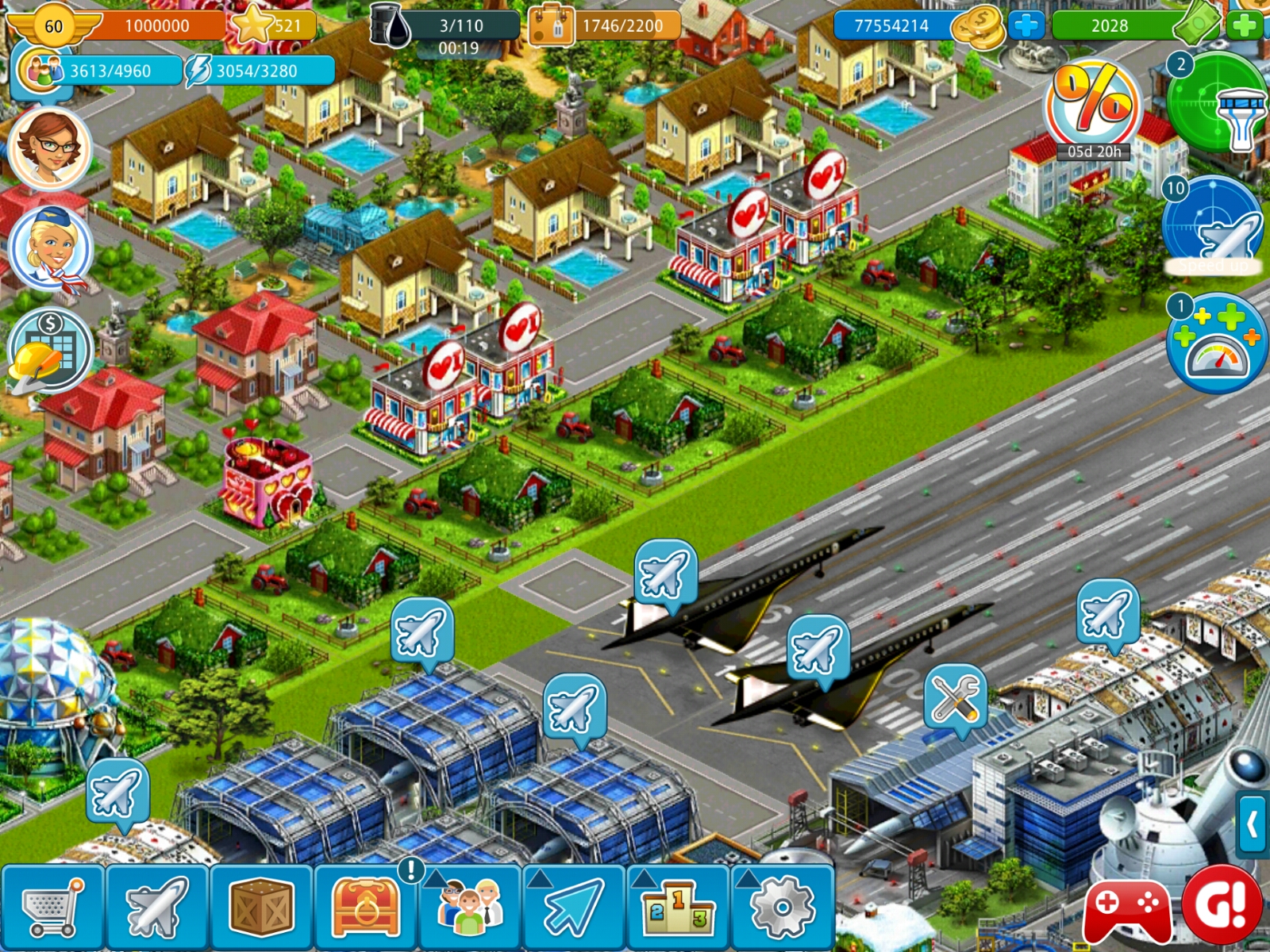Open the friends and neighbors panel
1270x952 pixels.
[x=470, y=908]
